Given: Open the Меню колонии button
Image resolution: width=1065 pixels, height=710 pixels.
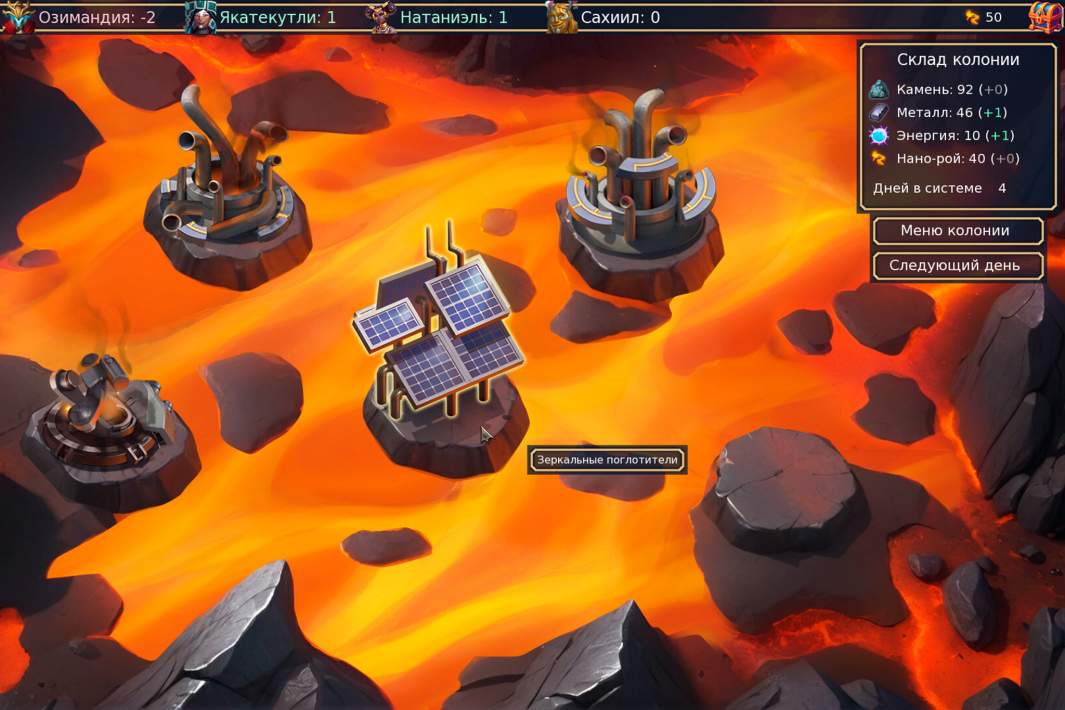Looking at the screenshot, I should [957, 231].
